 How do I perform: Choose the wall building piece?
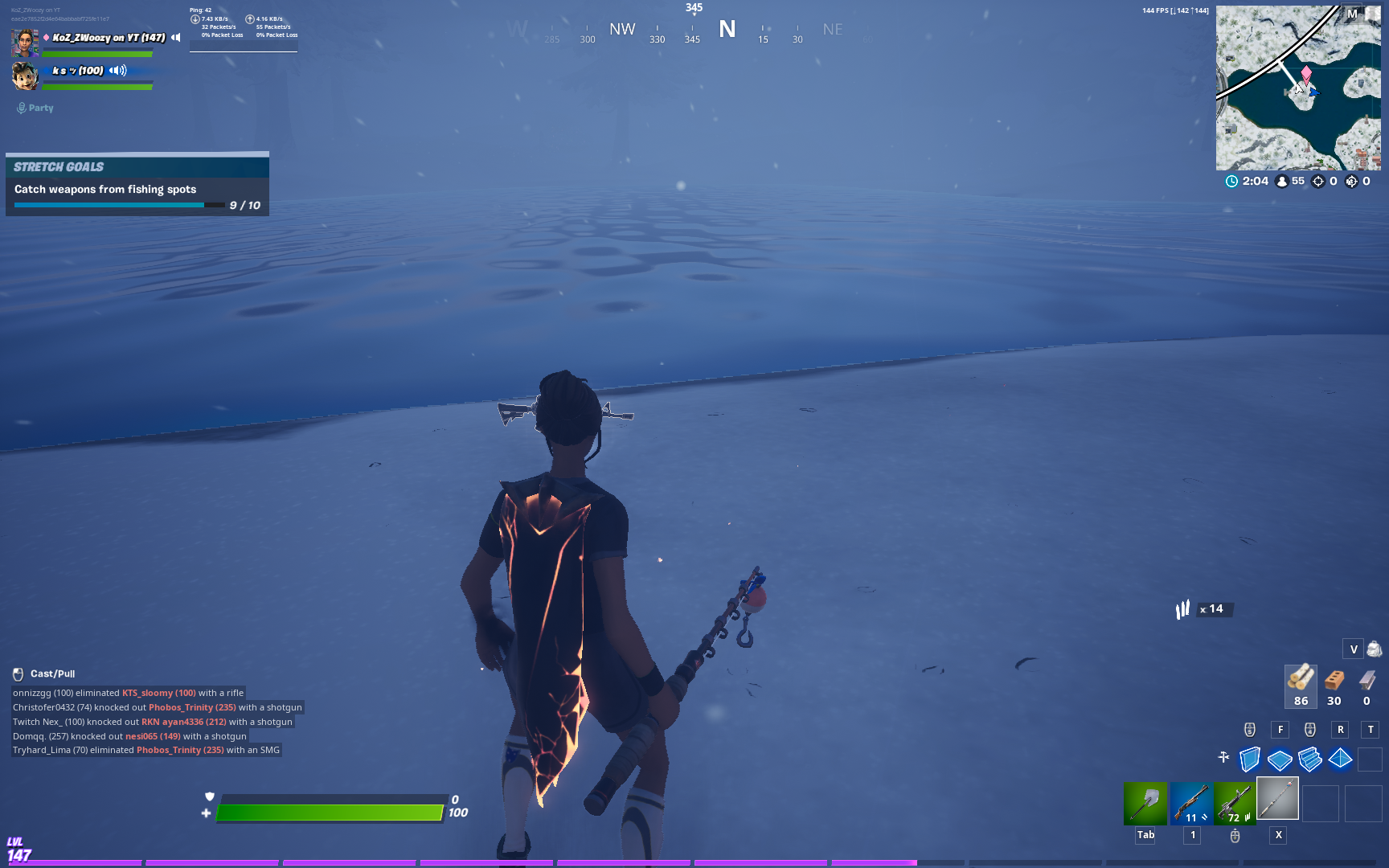coord(1249,759)
